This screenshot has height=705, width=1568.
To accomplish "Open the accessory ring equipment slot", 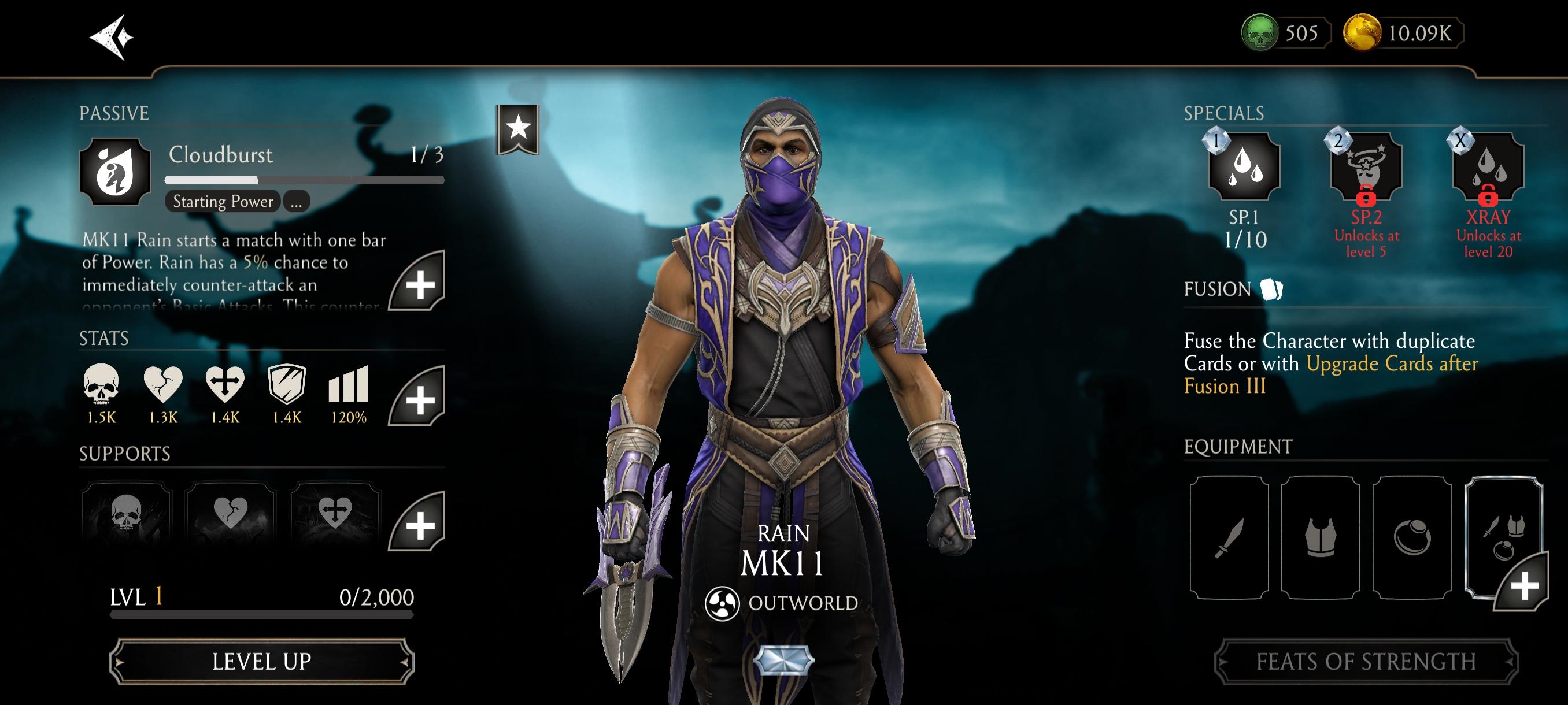I will (1411, 537).
